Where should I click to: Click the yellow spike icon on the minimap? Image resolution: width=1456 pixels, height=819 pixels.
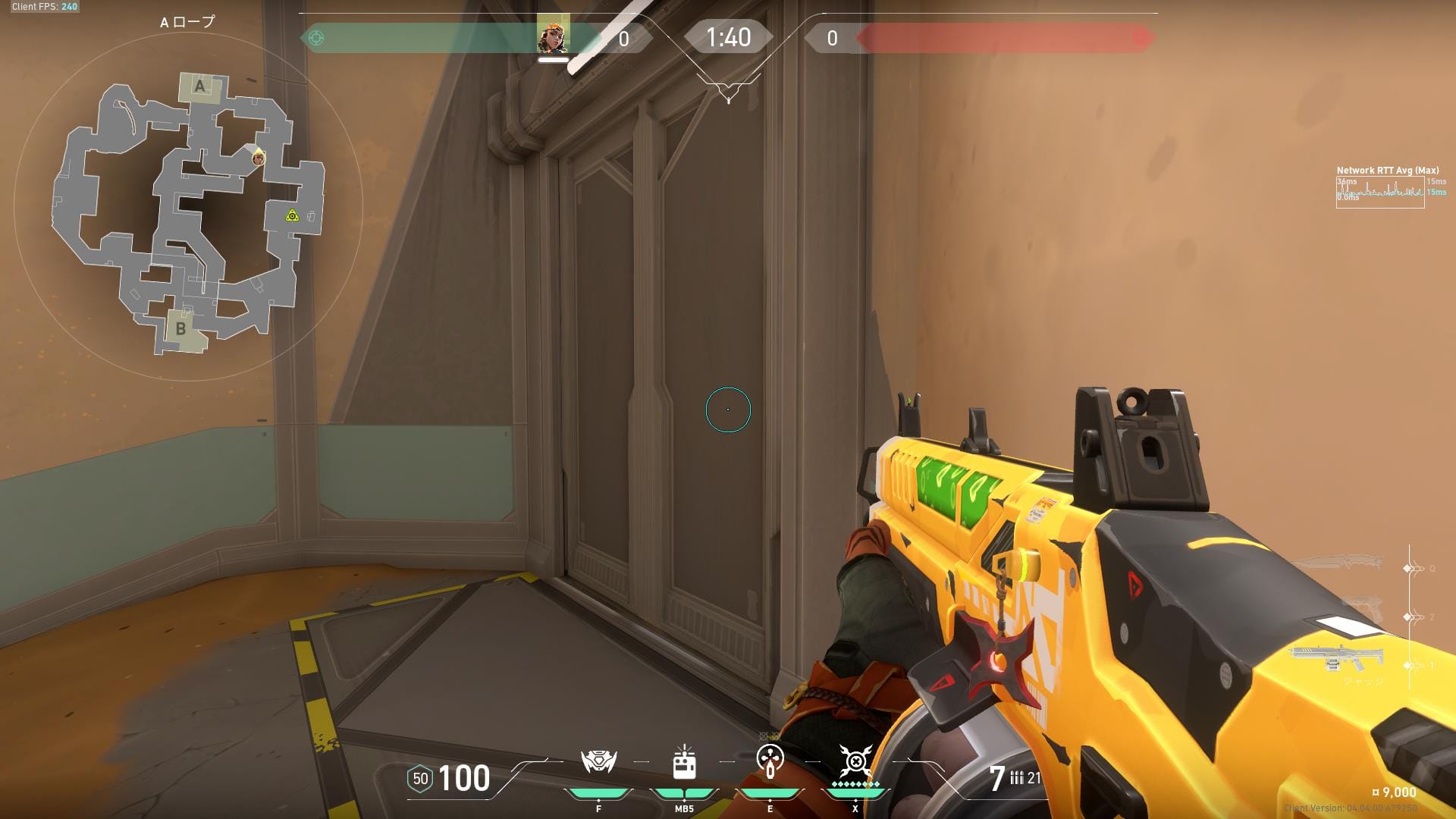(292, 216)
